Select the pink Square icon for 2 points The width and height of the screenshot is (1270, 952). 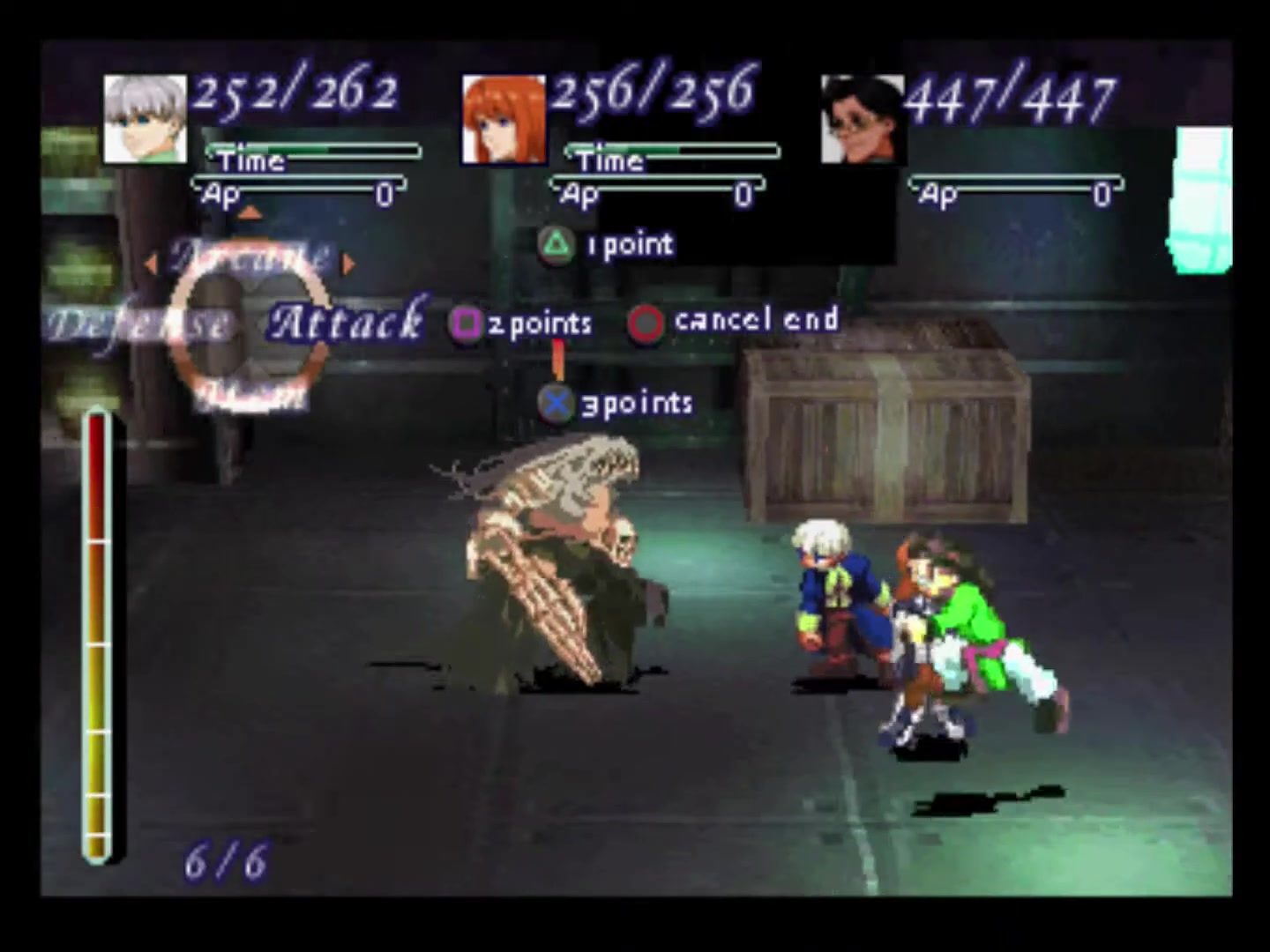467,324
